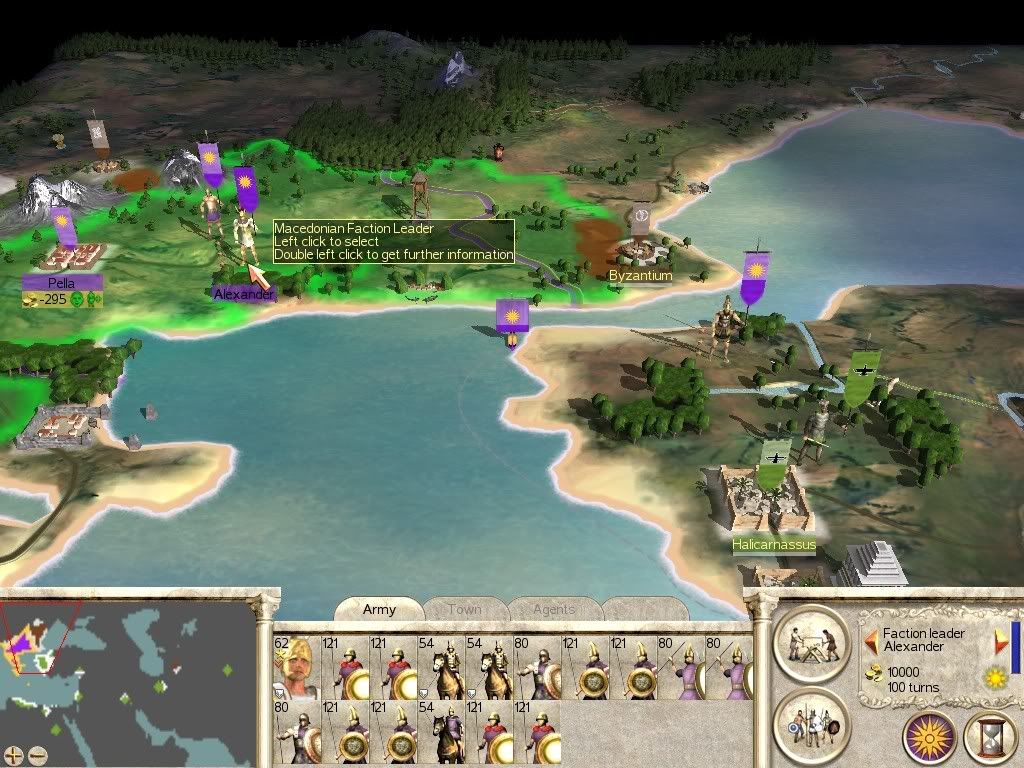Switch to the Agents tab
Screen dimensions: 1024x768
pyautogui.click(x=553, y=609)
